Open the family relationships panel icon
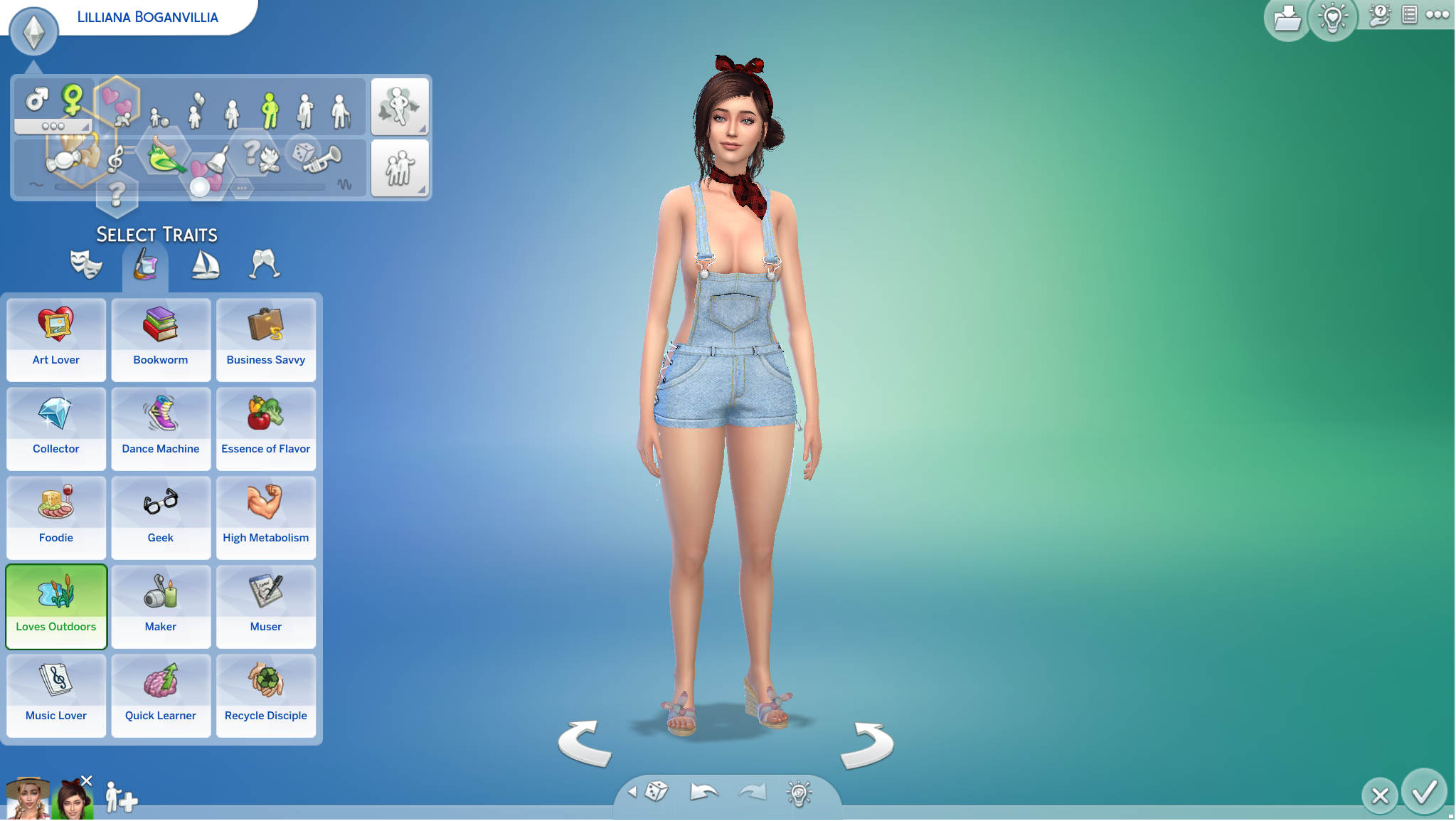The width and height of the screenshot is (1456, 821). [x=400, y=168]
